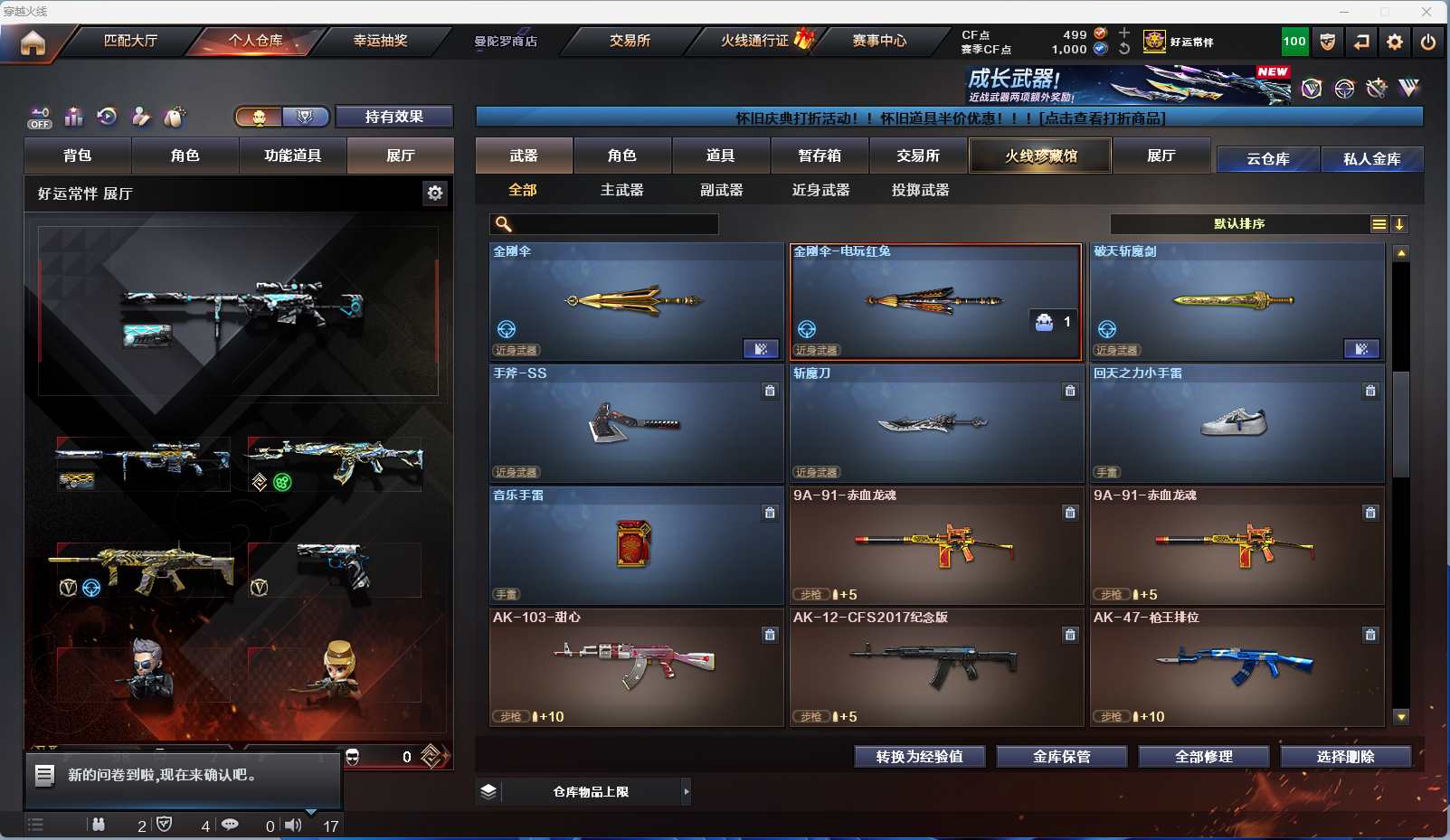Activate the 选择删除 delete button

coord(1345,757)
